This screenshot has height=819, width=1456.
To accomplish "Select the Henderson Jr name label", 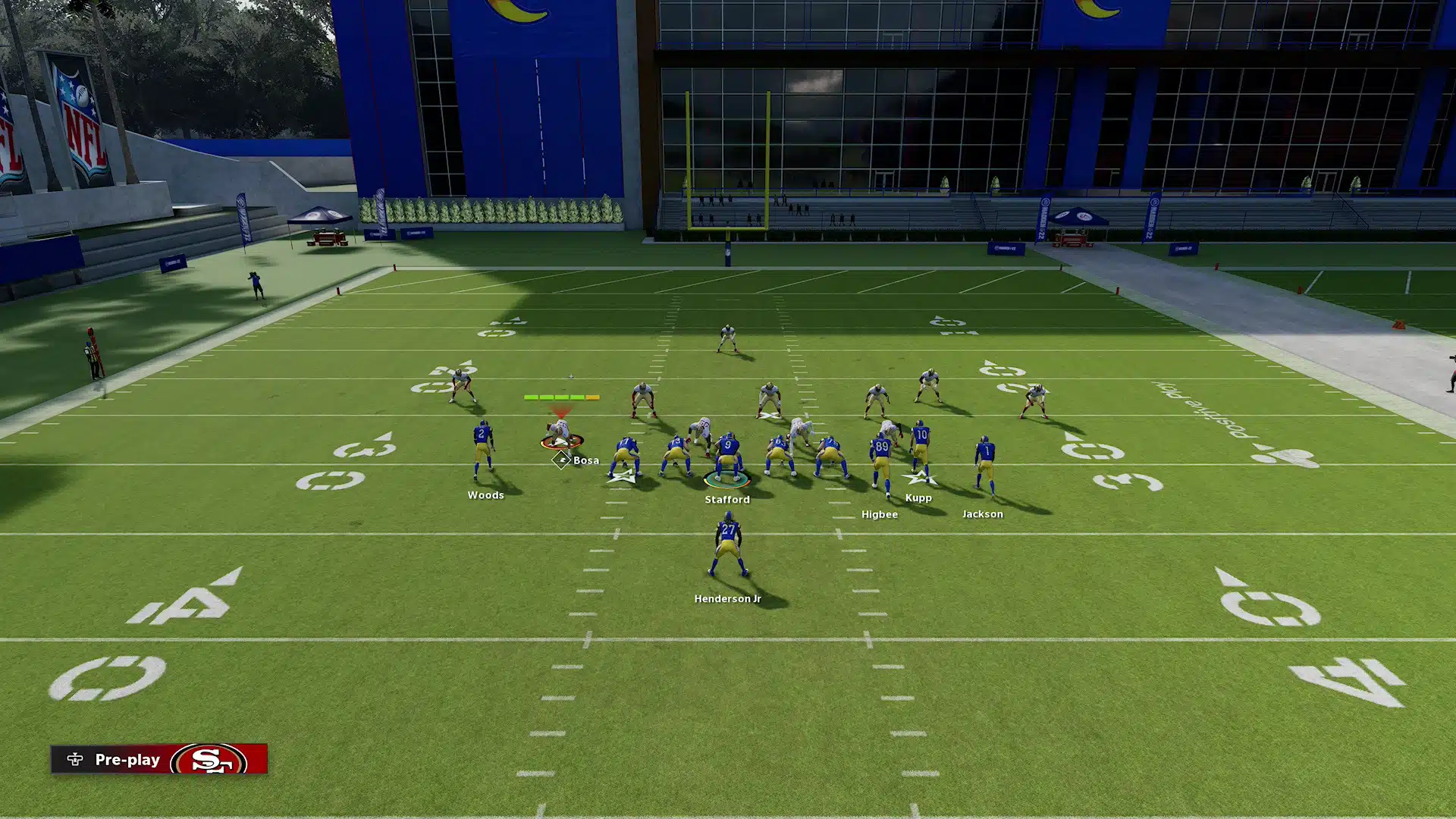I will [x=727, y=599].
